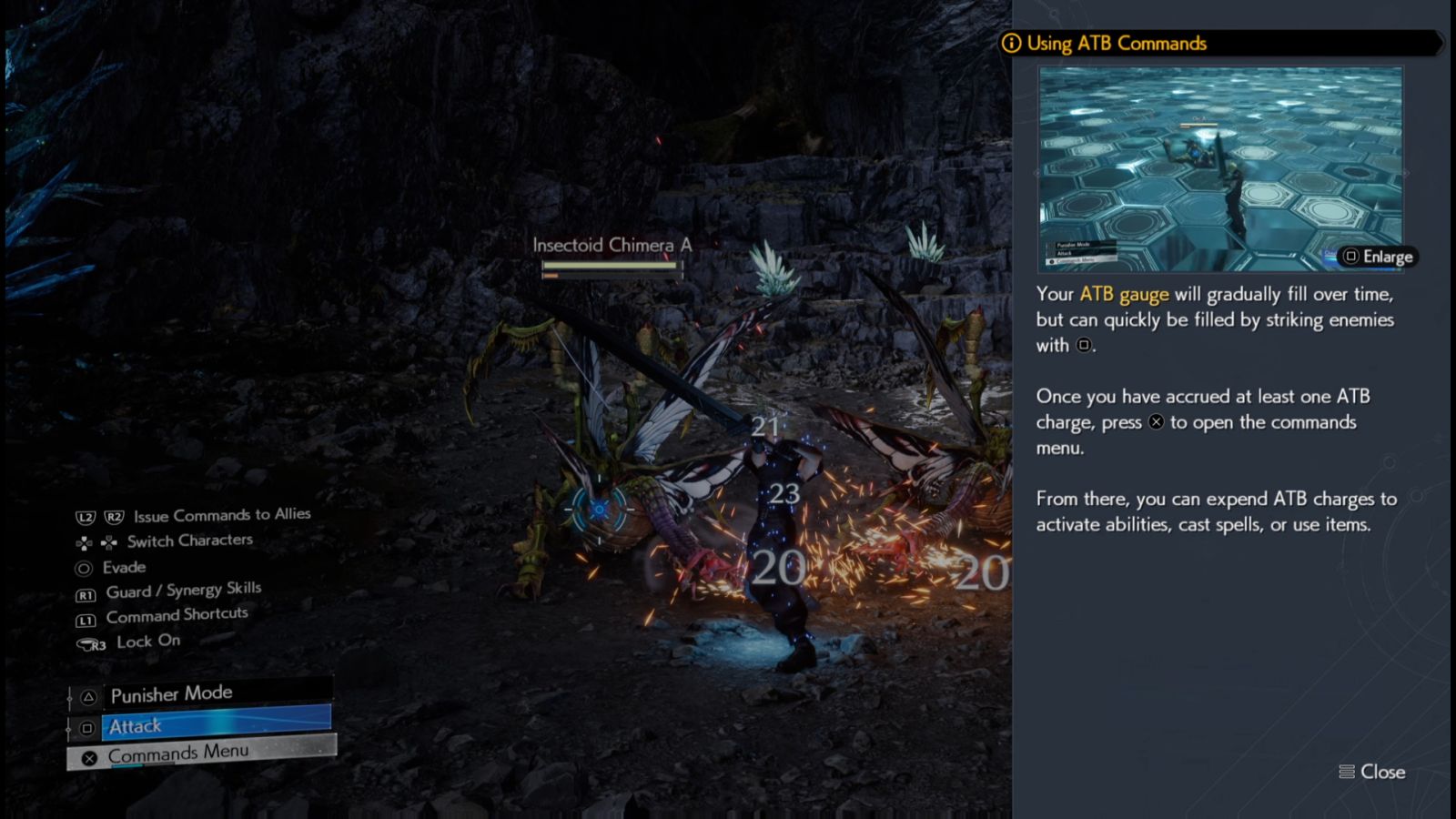The image size is (1456, 819).
Task: Close the ATB Commands tutorial panel
Action: tap(1372, 772)
